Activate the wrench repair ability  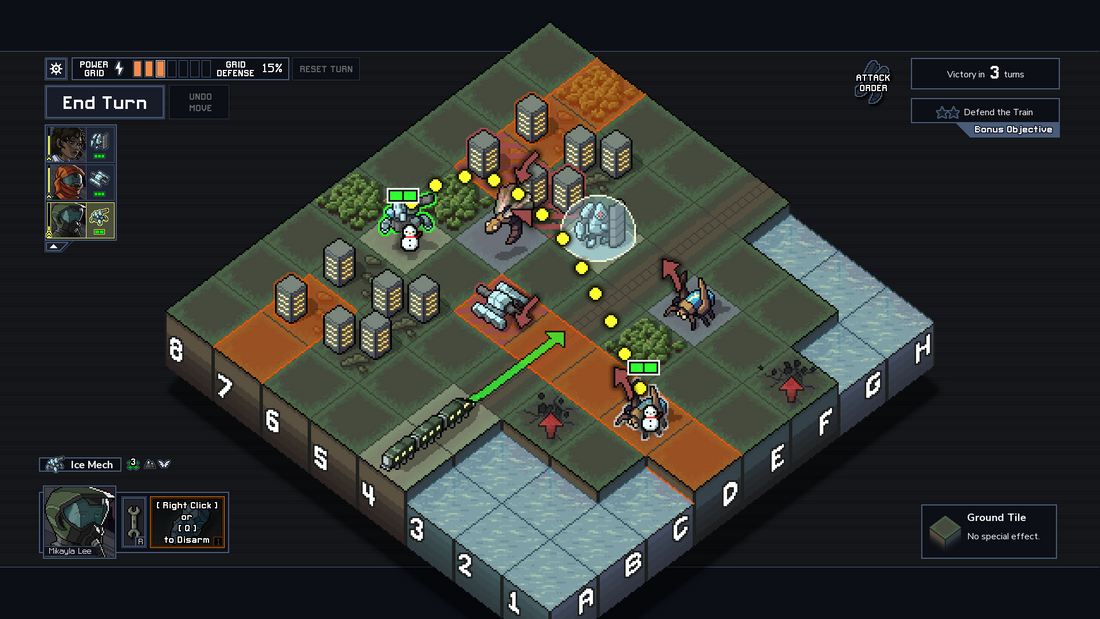click(x=134, y=521)
